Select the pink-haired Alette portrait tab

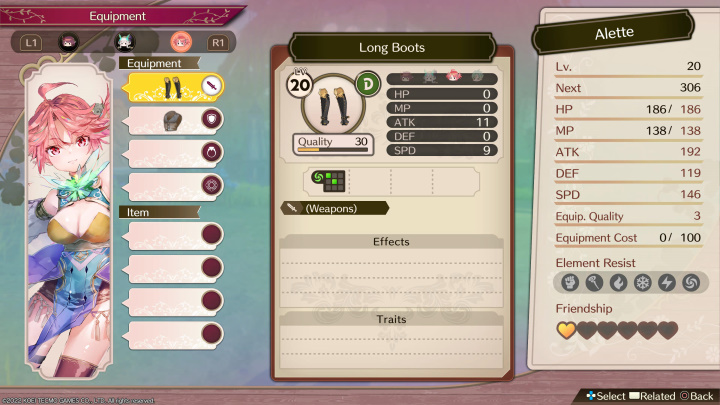[181, 42]
